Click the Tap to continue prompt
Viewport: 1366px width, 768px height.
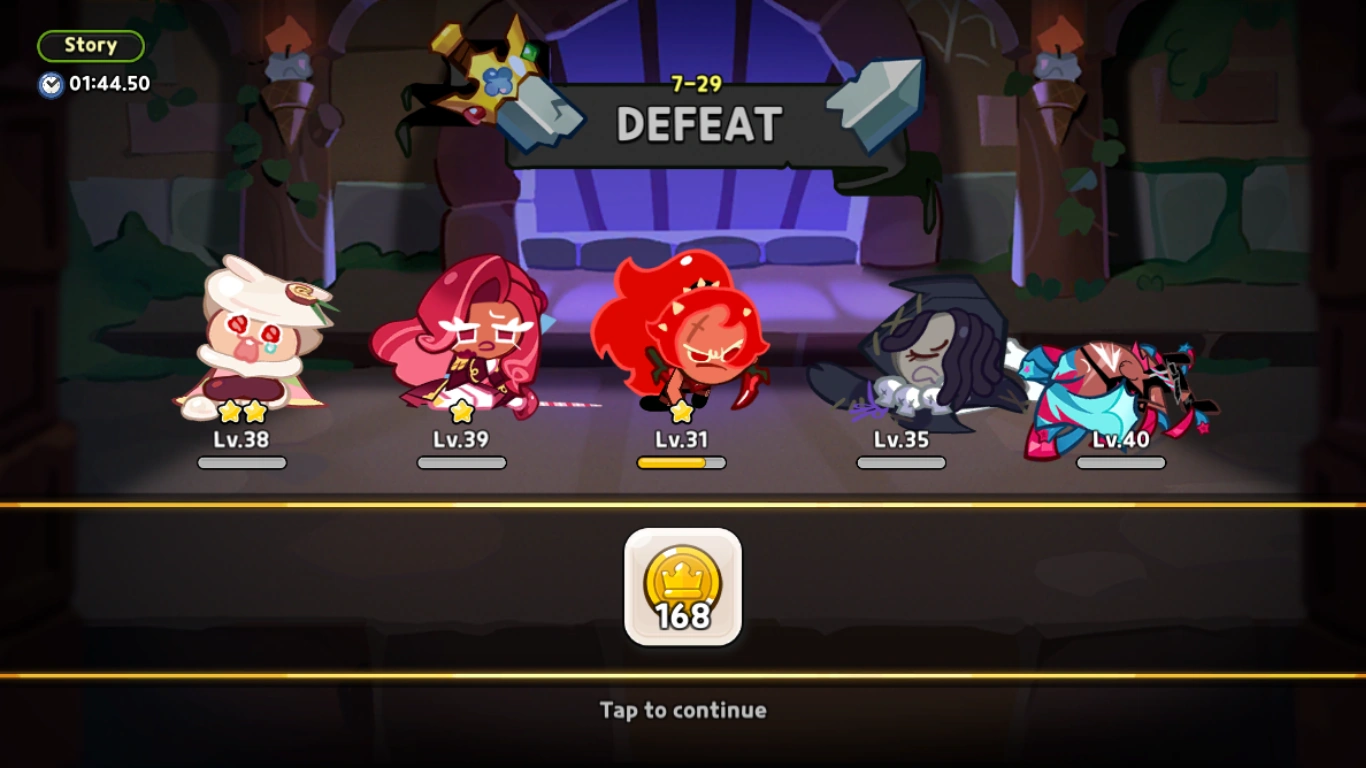(683, 710)
